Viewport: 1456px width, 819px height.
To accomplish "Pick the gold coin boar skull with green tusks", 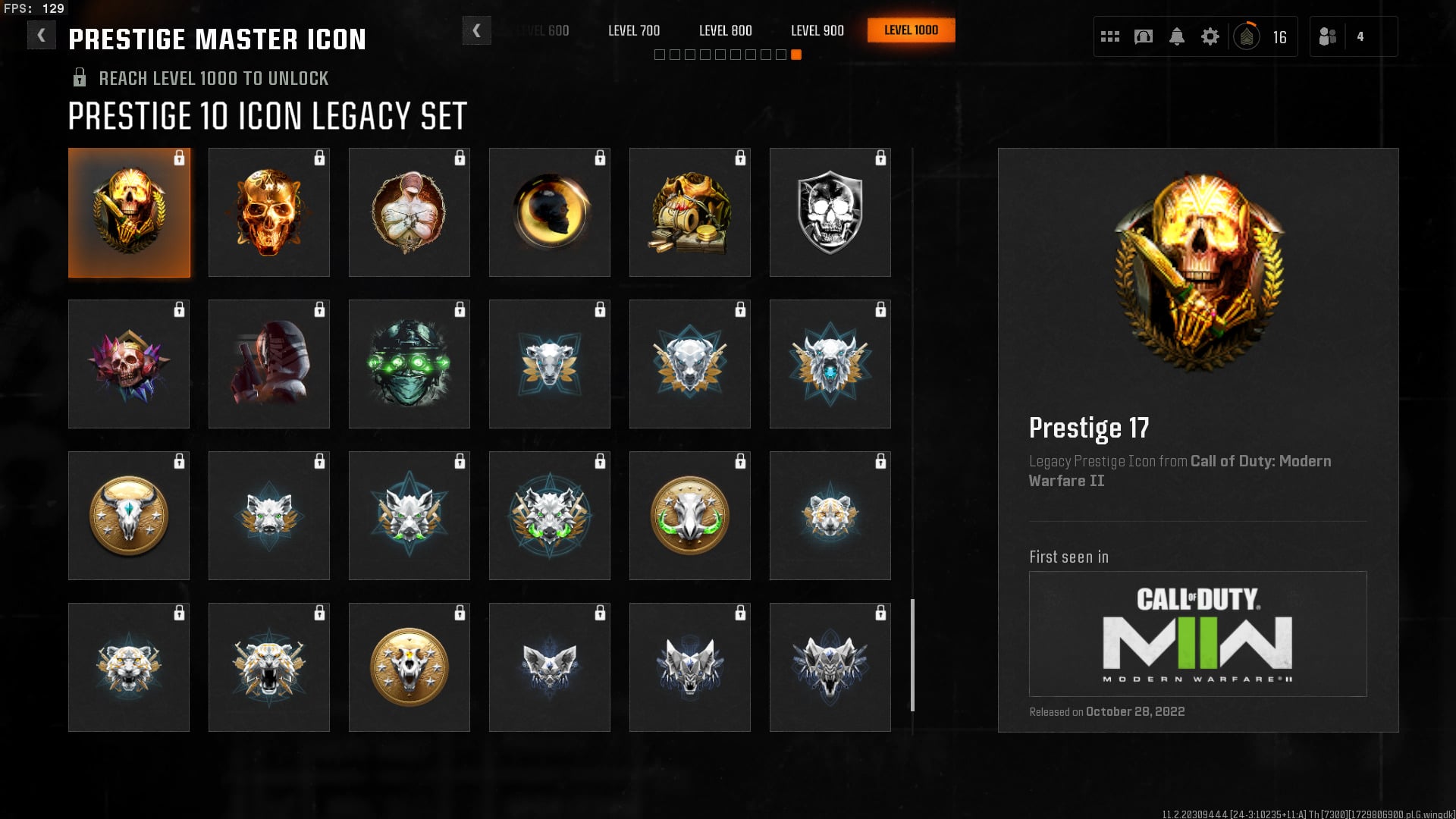I will click(690, 516).
